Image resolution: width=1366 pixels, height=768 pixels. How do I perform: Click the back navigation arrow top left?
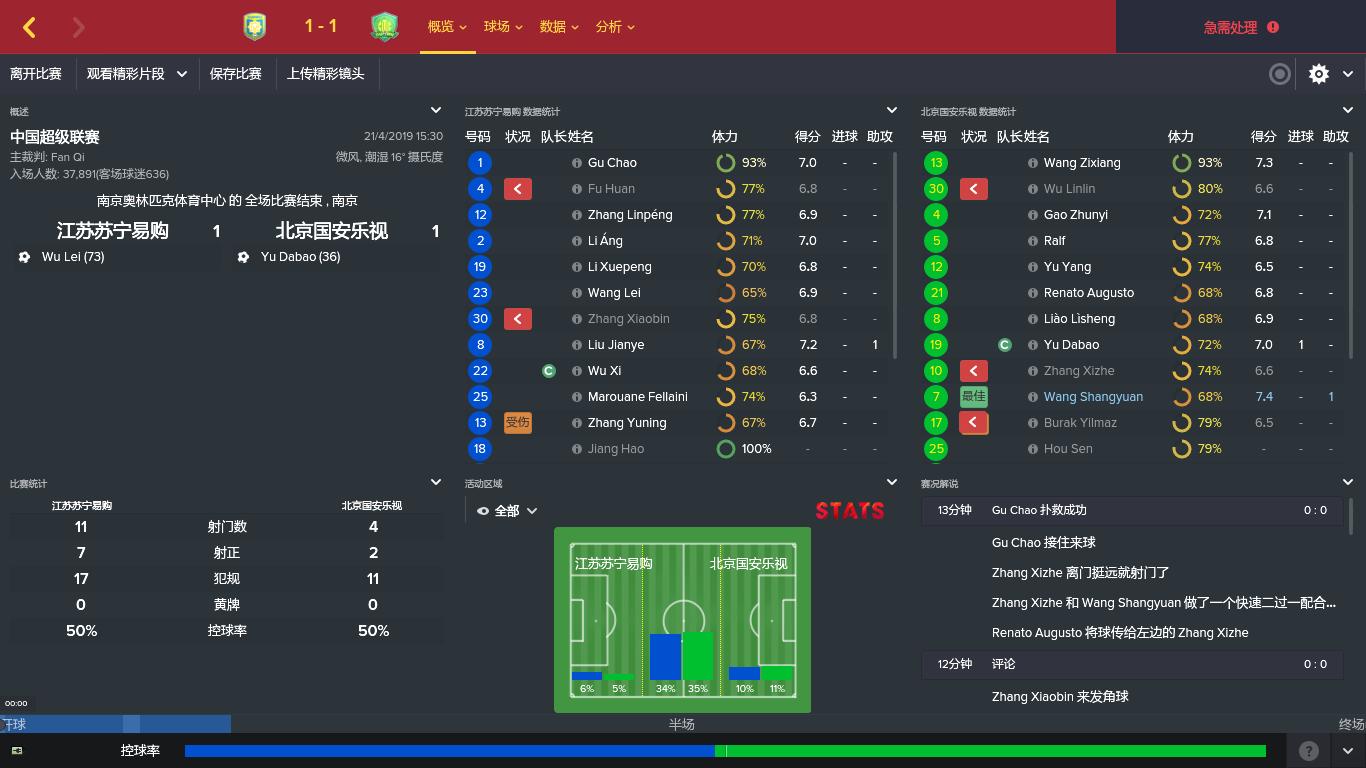(27, 27)
